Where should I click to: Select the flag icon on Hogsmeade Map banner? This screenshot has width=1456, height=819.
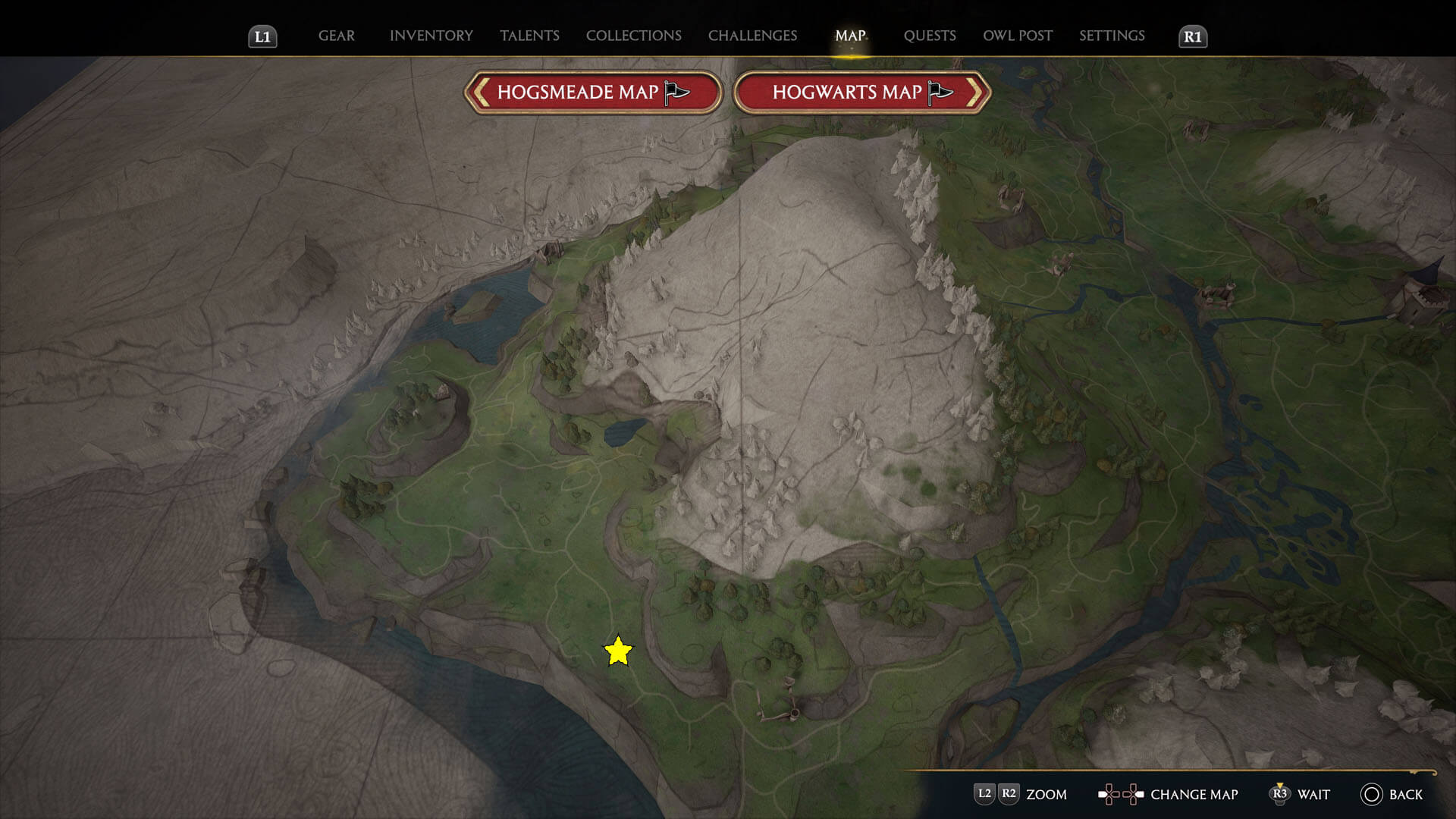[x=676, y=91]
